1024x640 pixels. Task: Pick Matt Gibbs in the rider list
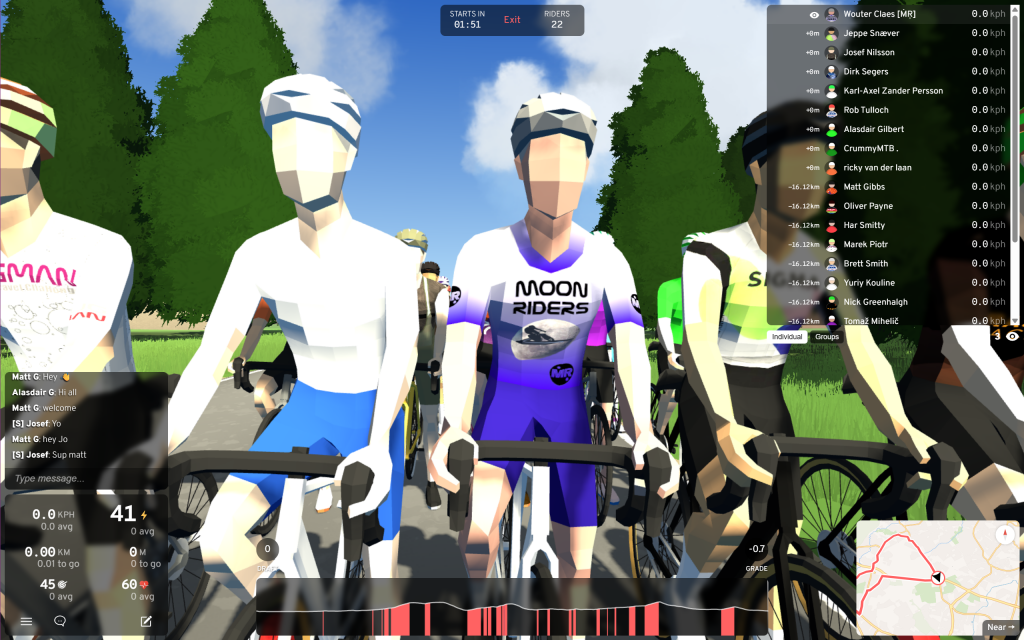[864, 187]
